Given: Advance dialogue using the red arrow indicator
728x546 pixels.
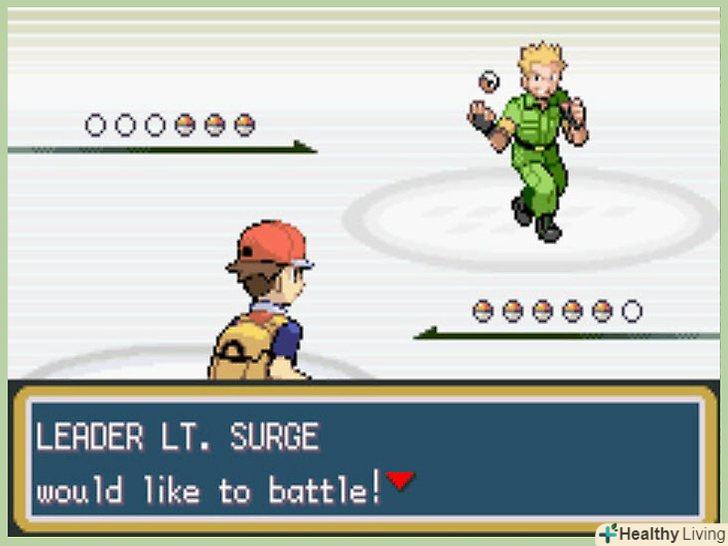Looking at the screenshot, I should pos(400,481).
